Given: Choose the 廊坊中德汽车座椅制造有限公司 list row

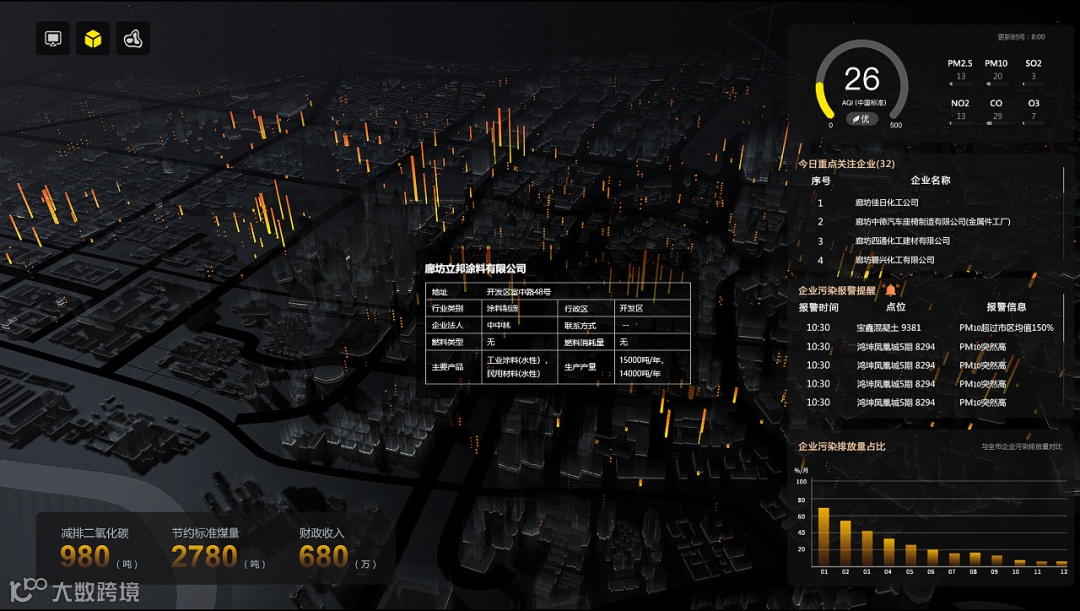Looking at the screenshot, I should coord(932,222).
